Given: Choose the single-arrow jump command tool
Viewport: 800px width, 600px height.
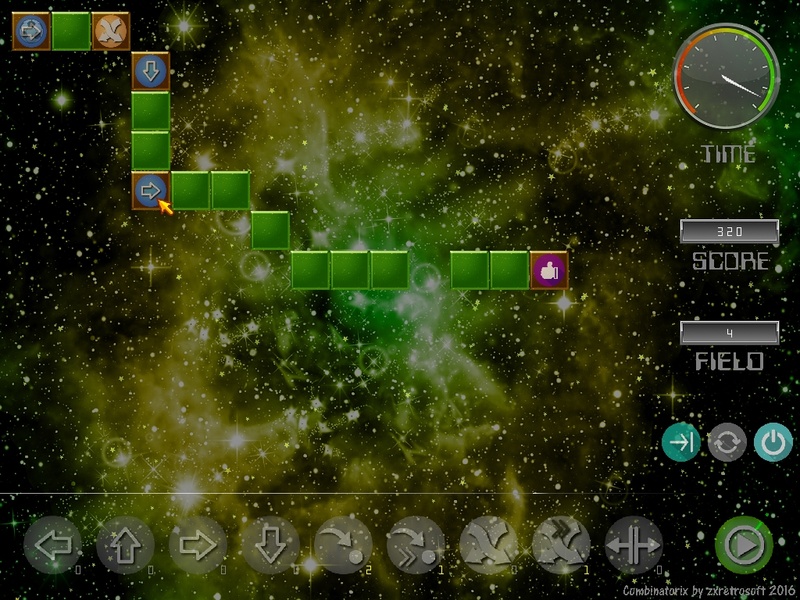Looking at the screenshot, I should tap(343, 546).
